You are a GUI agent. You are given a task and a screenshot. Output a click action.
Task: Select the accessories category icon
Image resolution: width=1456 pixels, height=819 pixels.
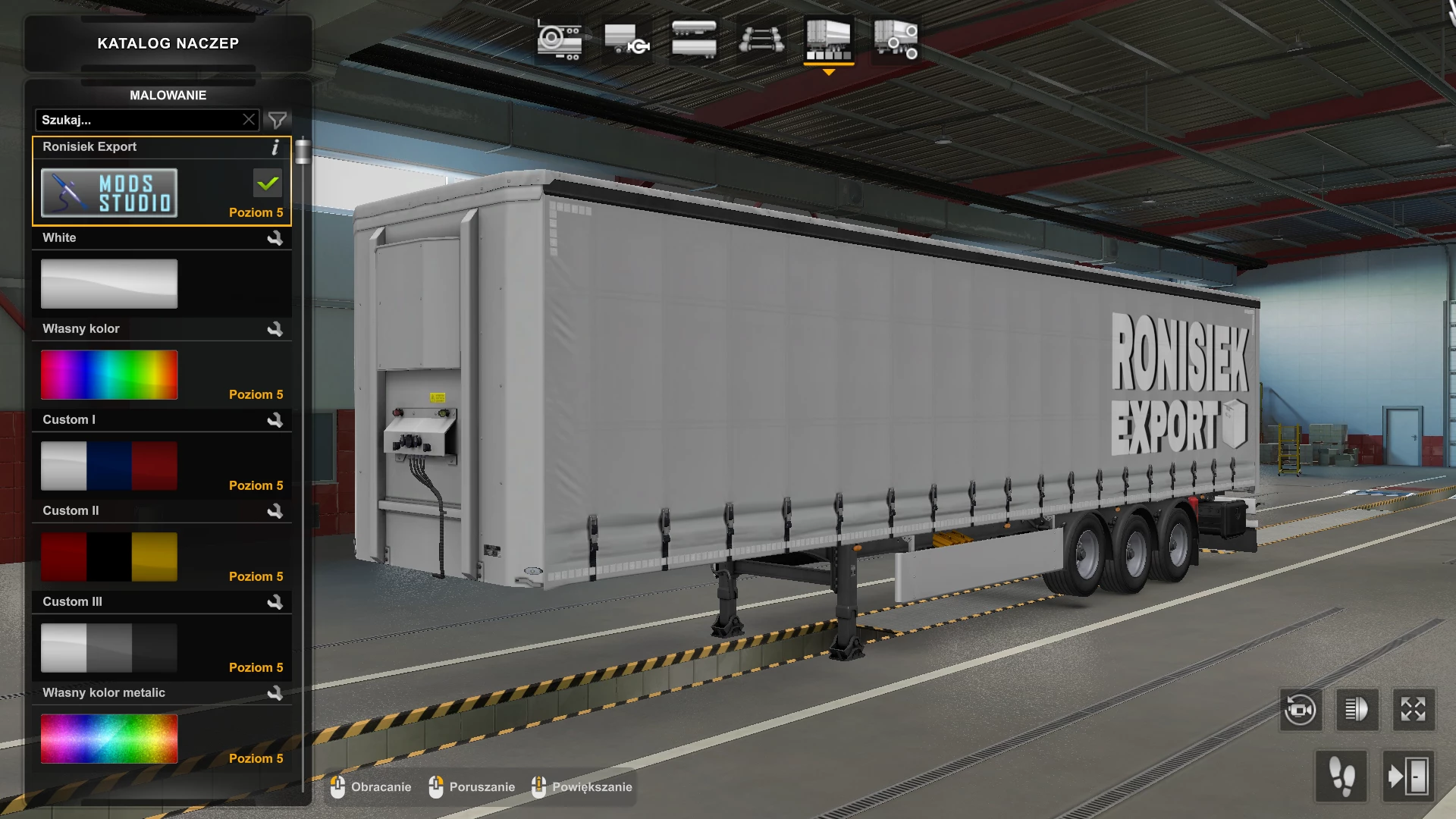(x=895, y=39)
